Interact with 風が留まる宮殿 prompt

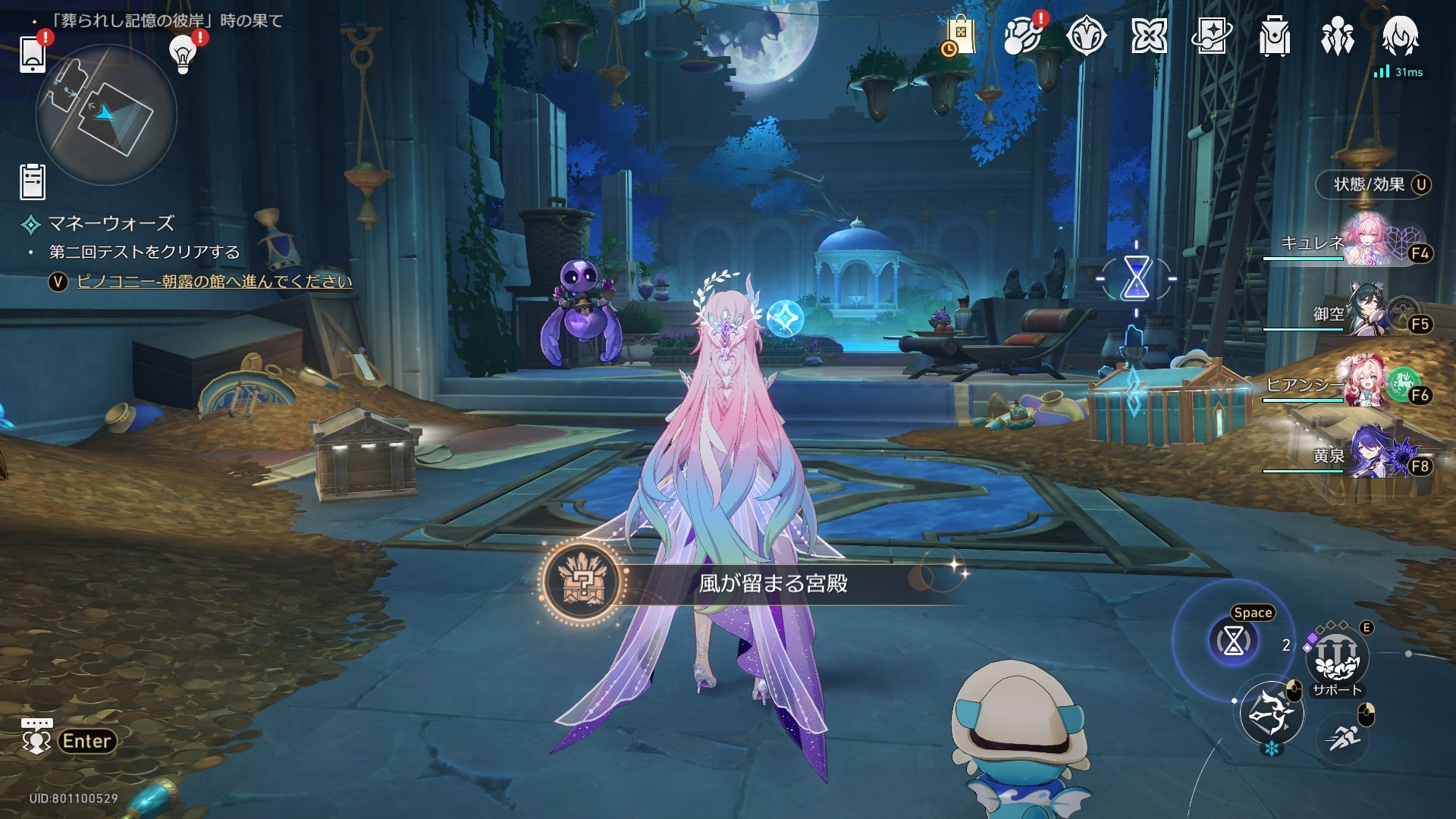pos(772,583)
